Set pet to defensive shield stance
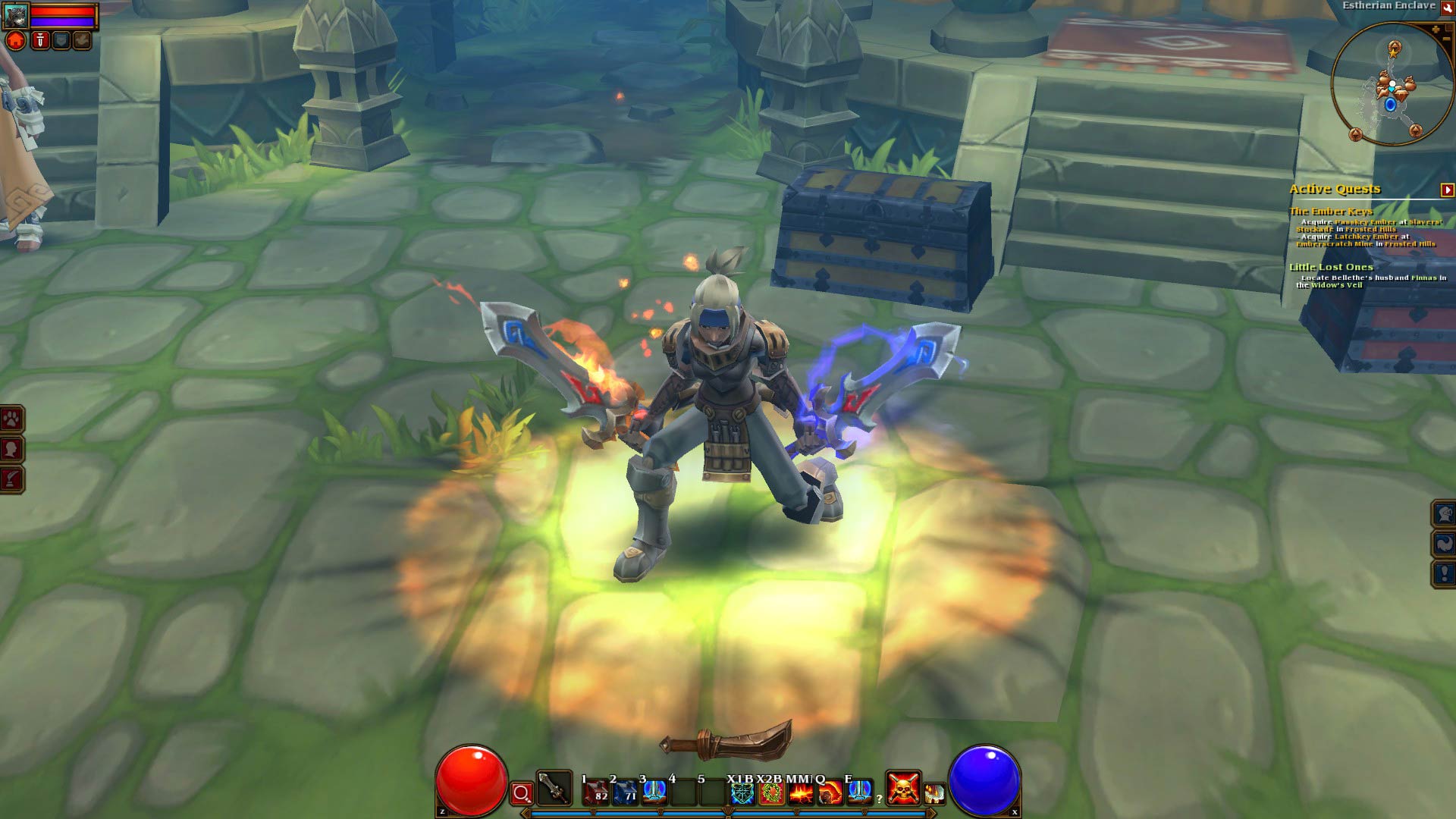Viewport: 1456px width, 819px height. click(x=61, y=40)
